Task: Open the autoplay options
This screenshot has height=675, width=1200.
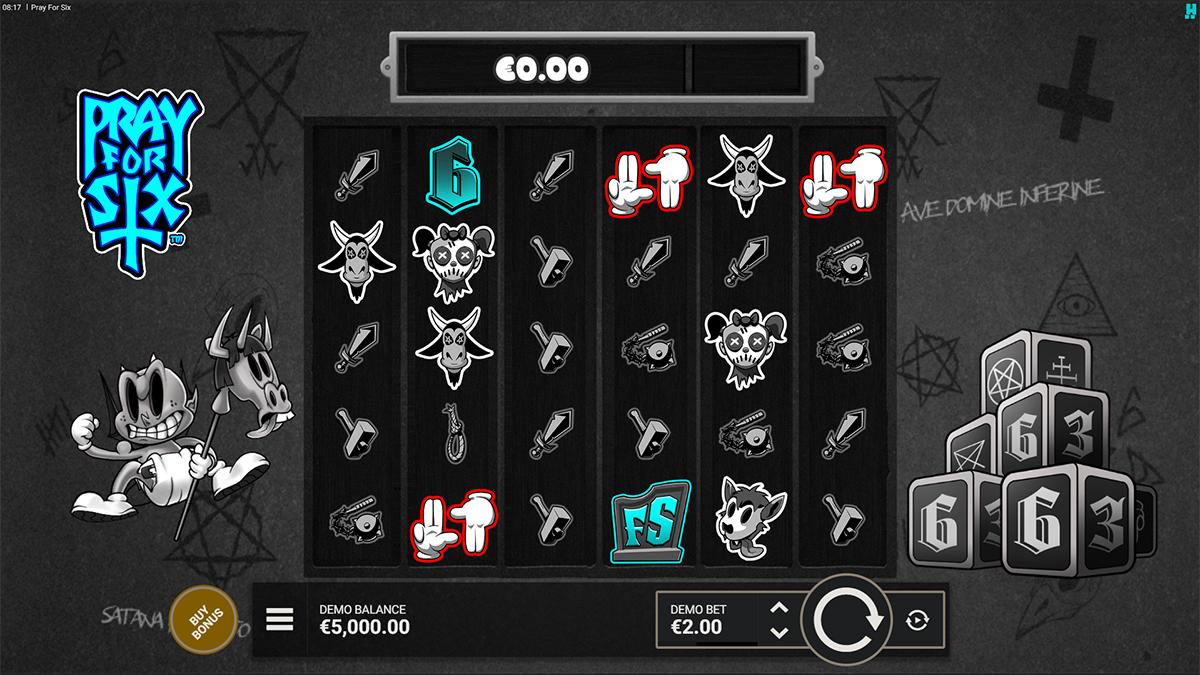Action: [x=917, y=620]
